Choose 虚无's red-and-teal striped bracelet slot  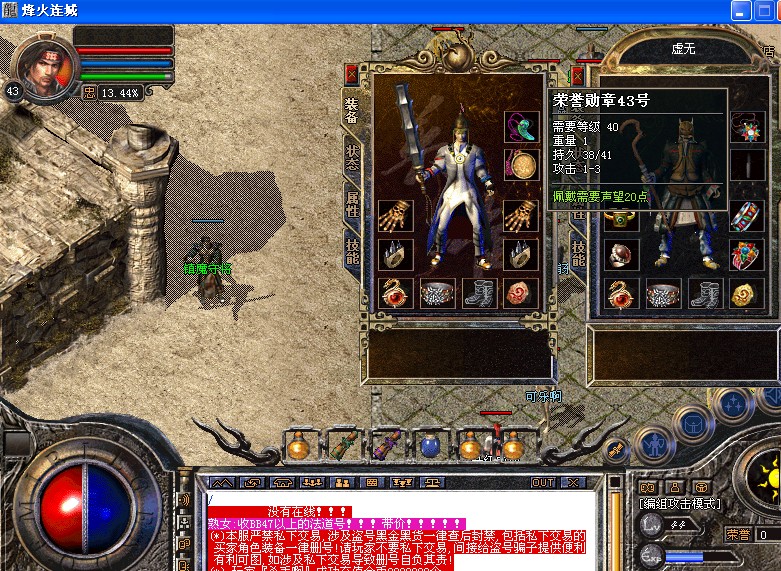(x=746, y=216)
